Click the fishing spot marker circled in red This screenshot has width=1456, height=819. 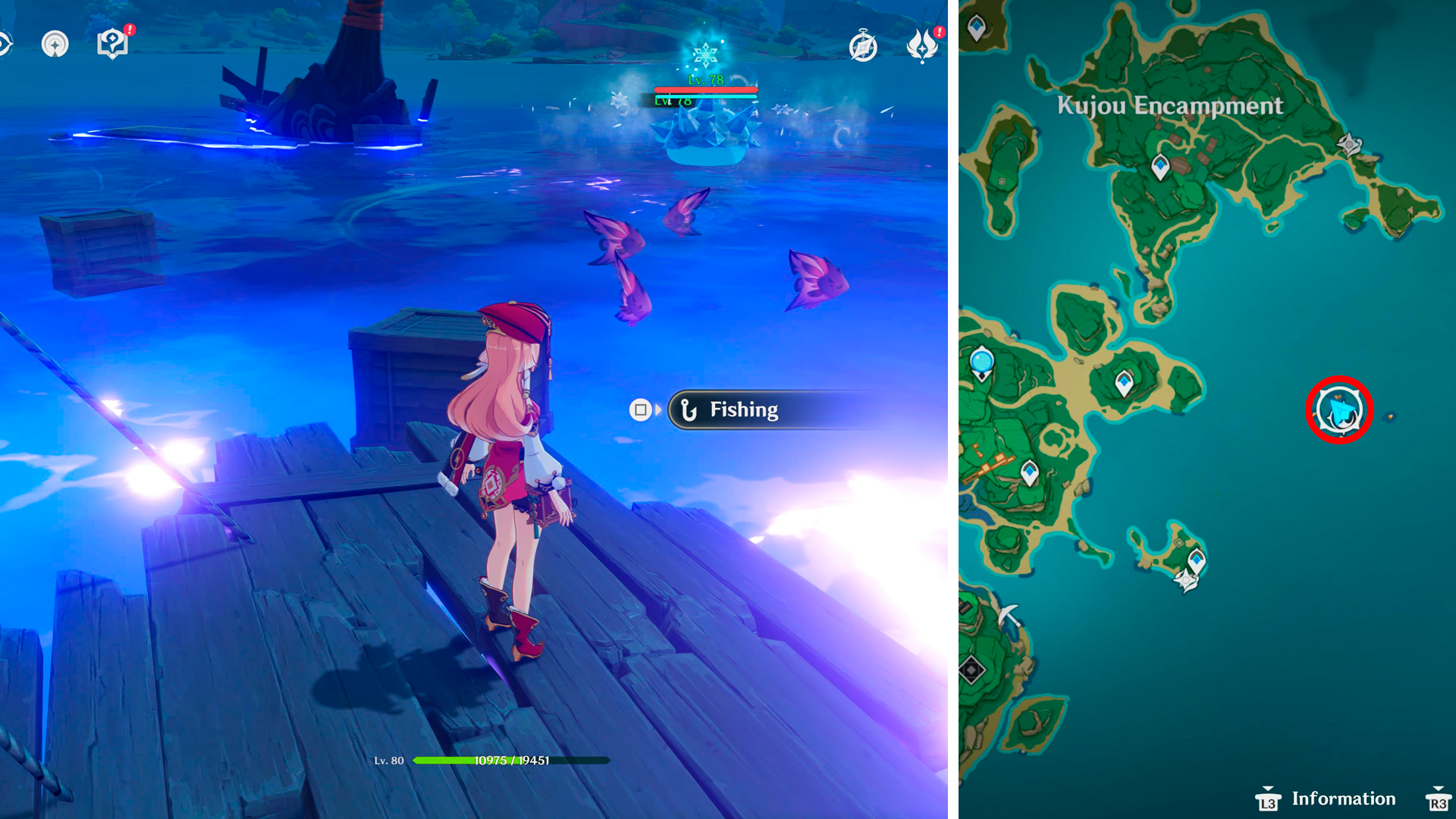click(x=1339, y=409)
